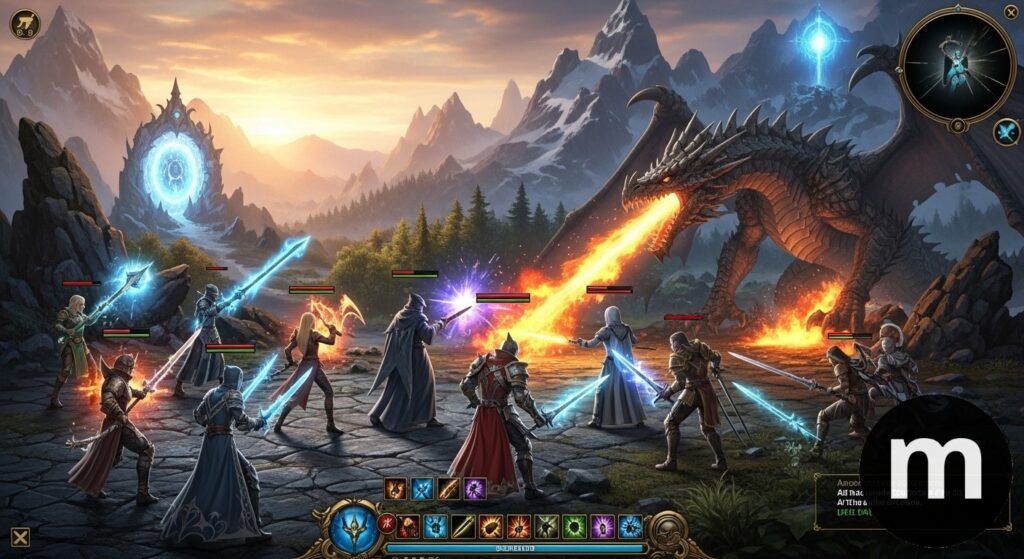Click the golden beast icon
Screen dimensions: 1024x559
pyautogui.click(x=24, y=24)
